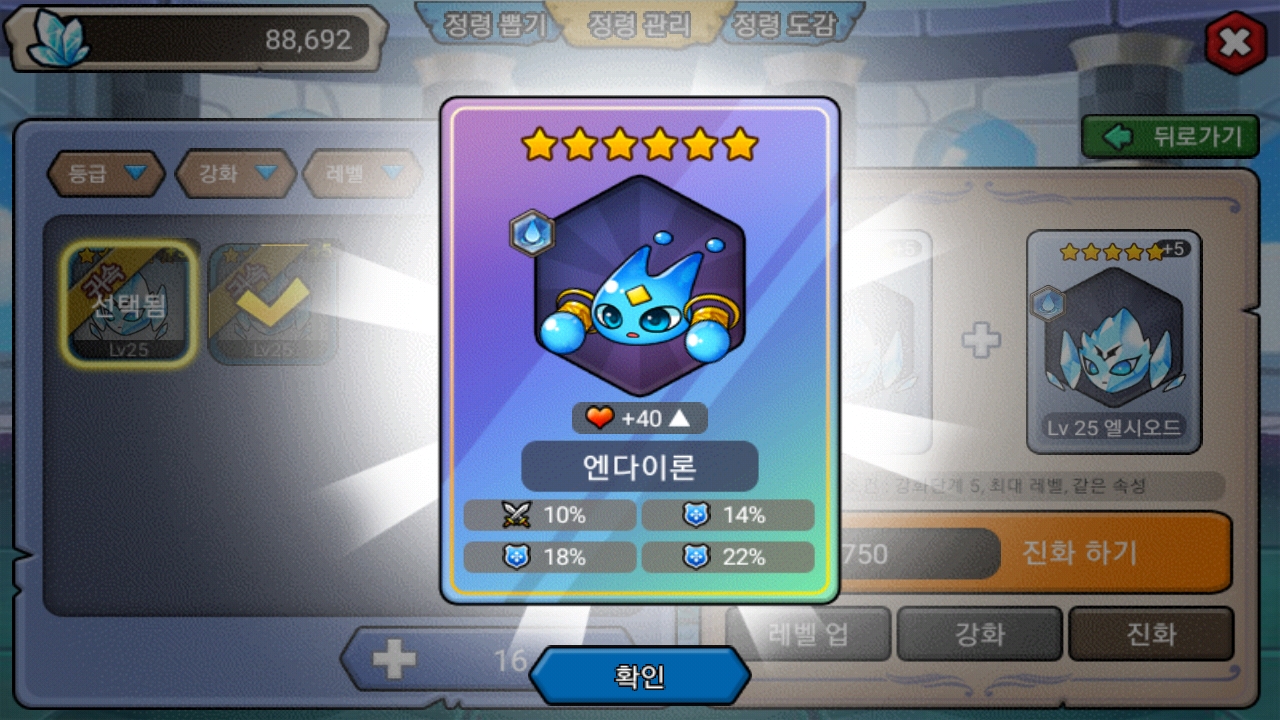
Task: Open the 정령 관리 tab
Action: coord(640,25)
